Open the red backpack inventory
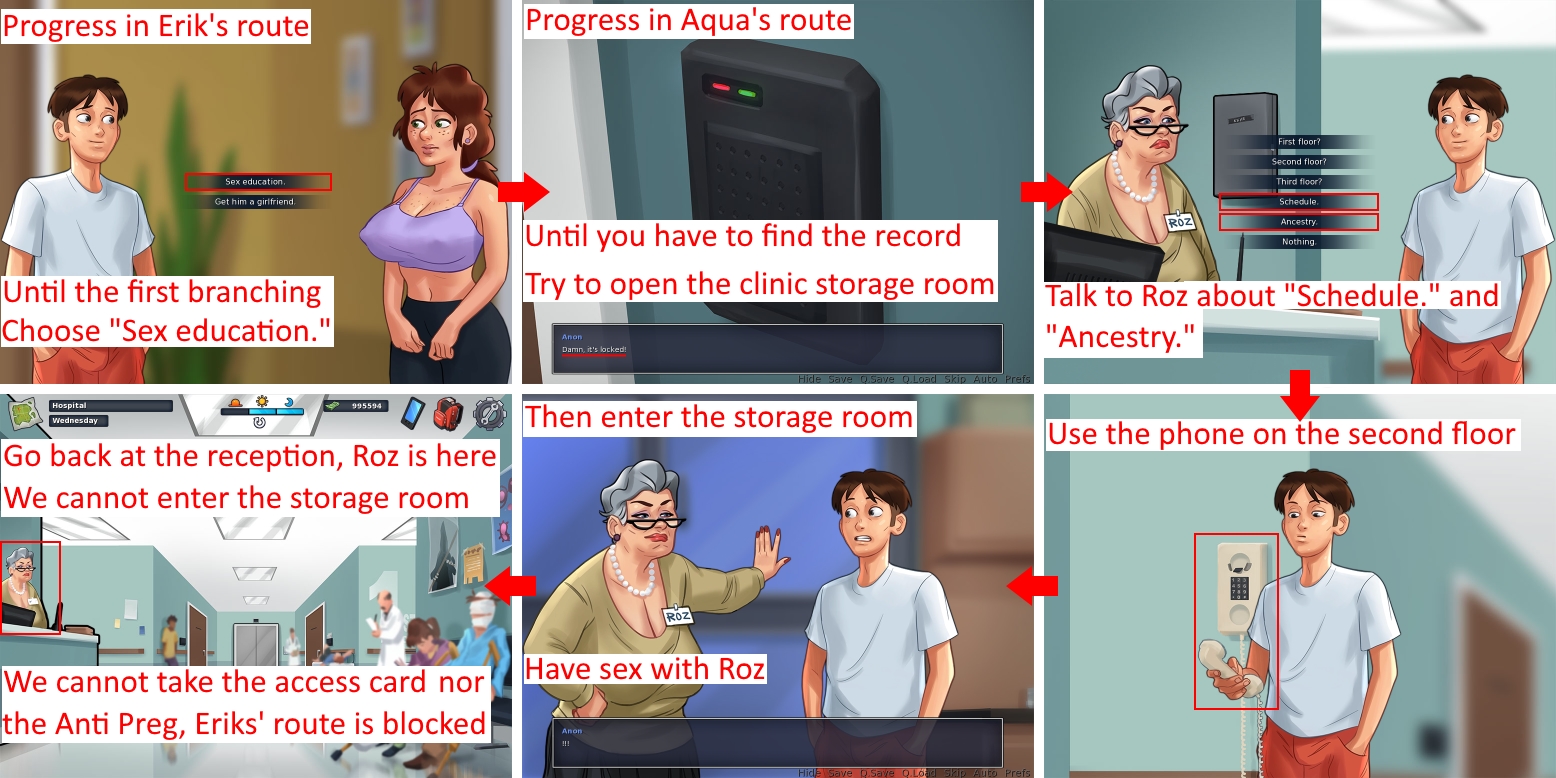 click(449, 412)
